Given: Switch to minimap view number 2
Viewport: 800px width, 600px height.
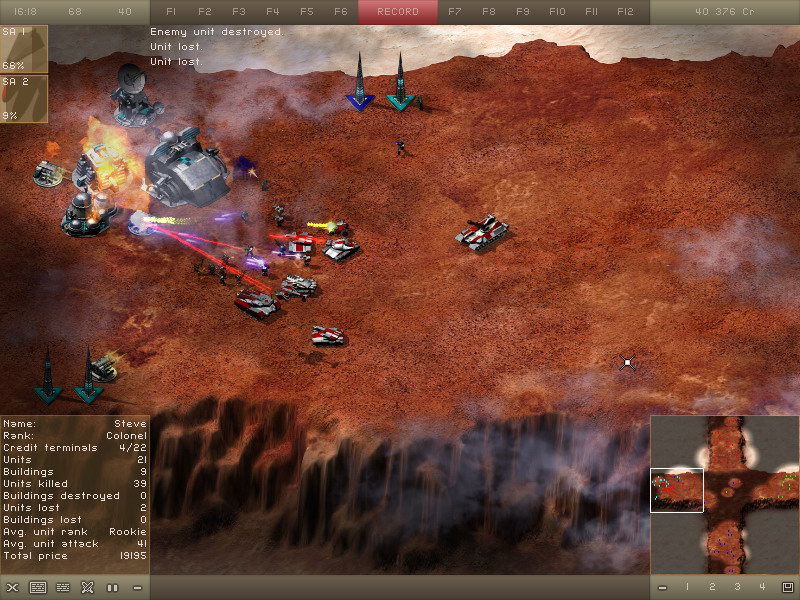Looking at the screenshot, I should click(712, 587).
